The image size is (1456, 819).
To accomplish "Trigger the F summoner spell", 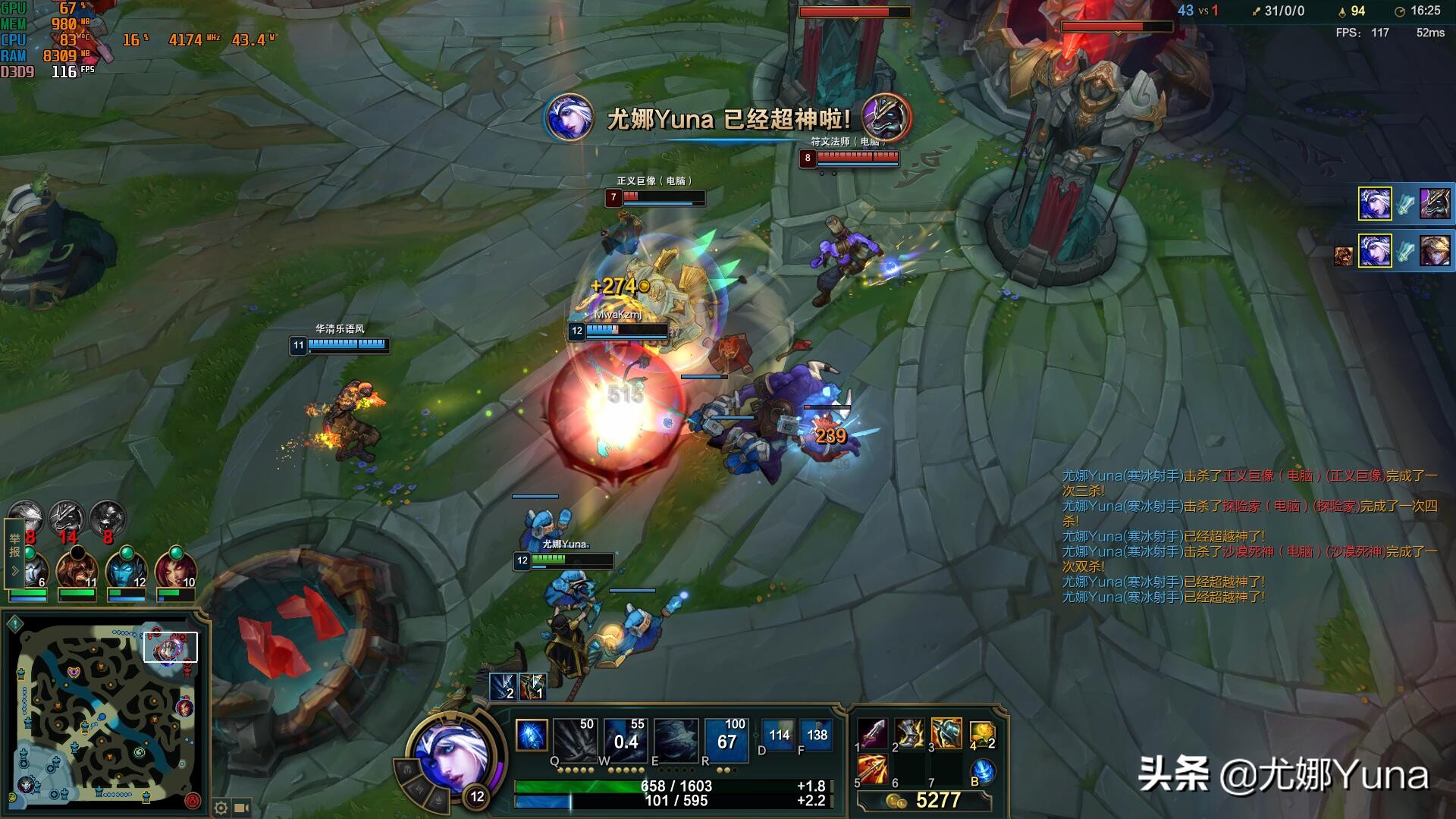I will coord(816,735).
